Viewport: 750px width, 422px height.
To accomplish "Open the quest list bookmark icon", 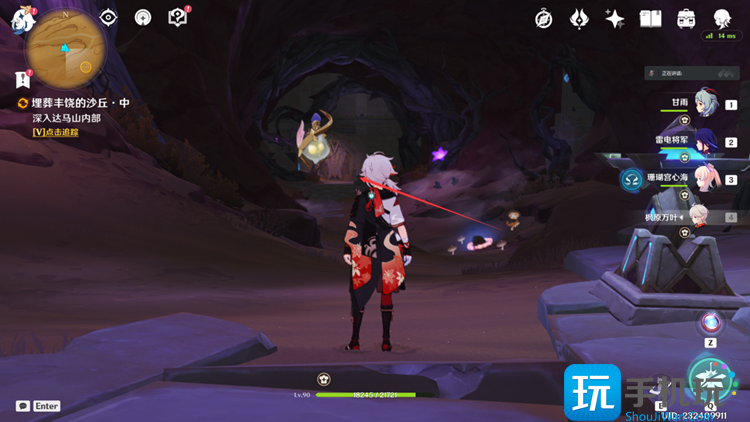I will [x=23, y=79].
